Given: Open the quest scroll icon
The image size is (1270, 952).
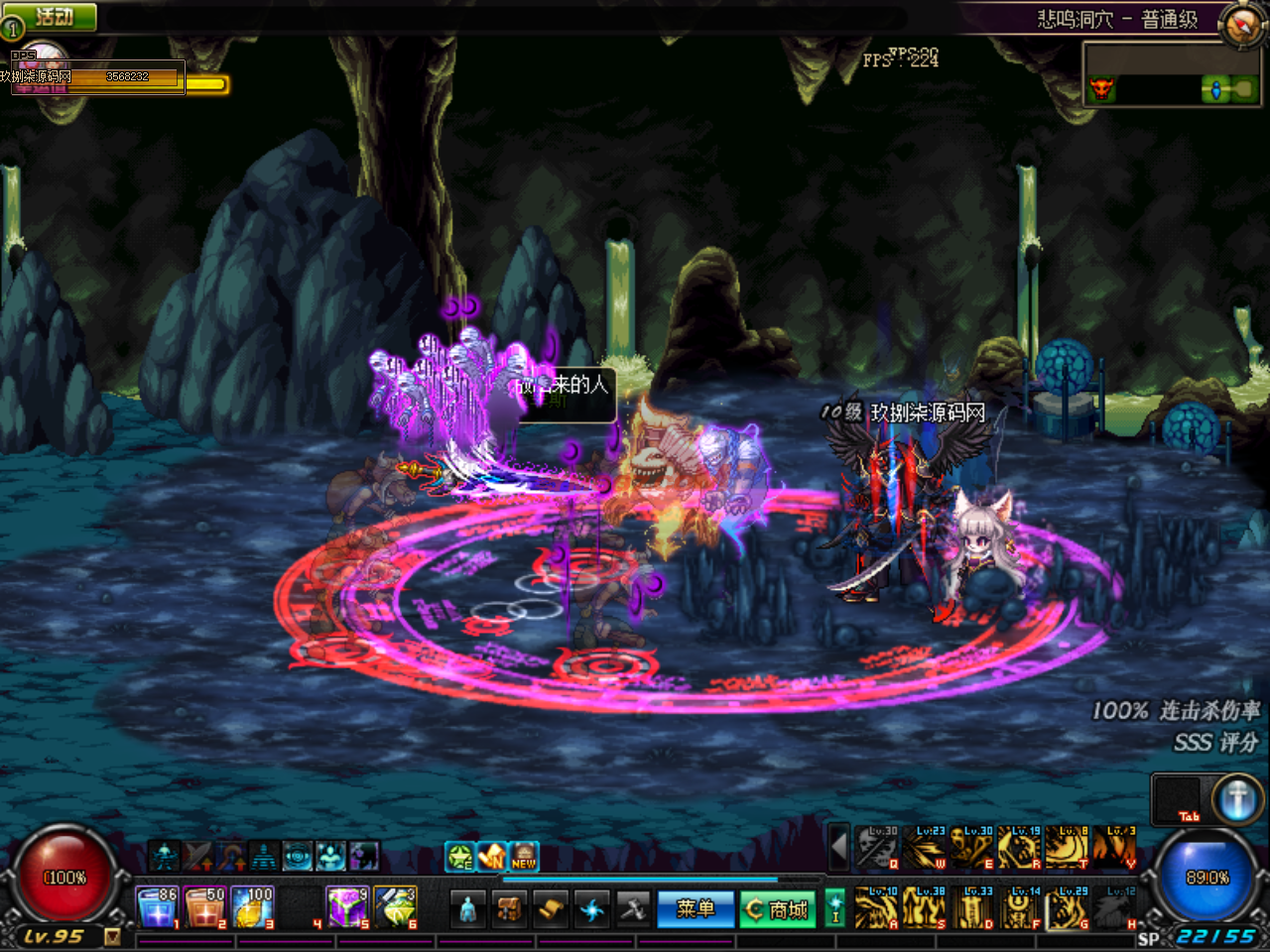Looking at the screenshot, I should coord(551,908).
